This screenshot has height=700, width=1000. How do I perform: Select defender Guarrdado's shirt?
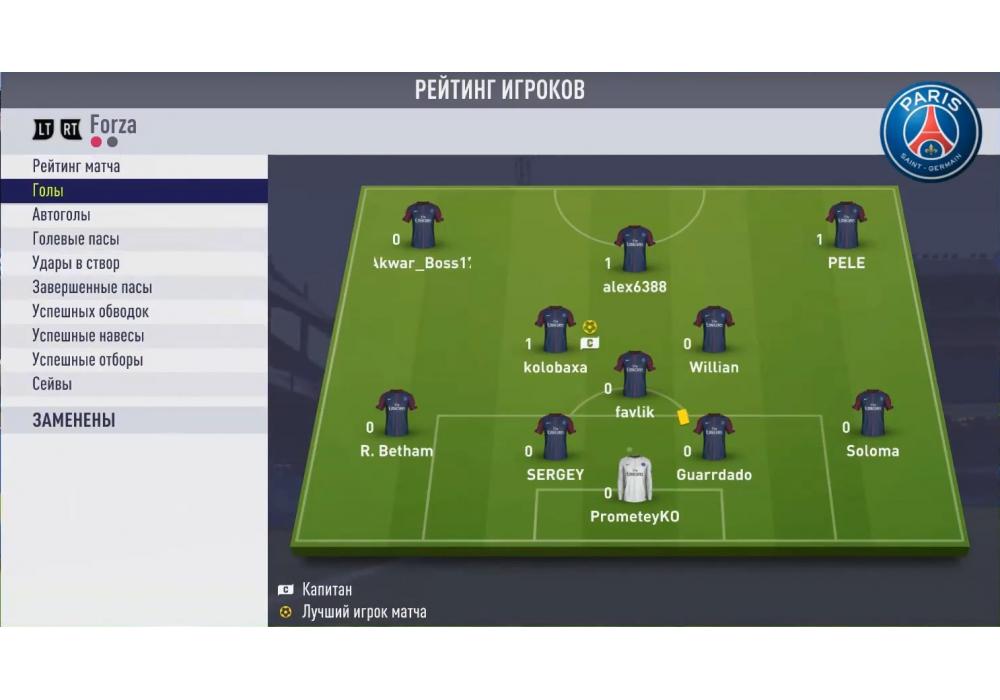(x=713, y=438)
